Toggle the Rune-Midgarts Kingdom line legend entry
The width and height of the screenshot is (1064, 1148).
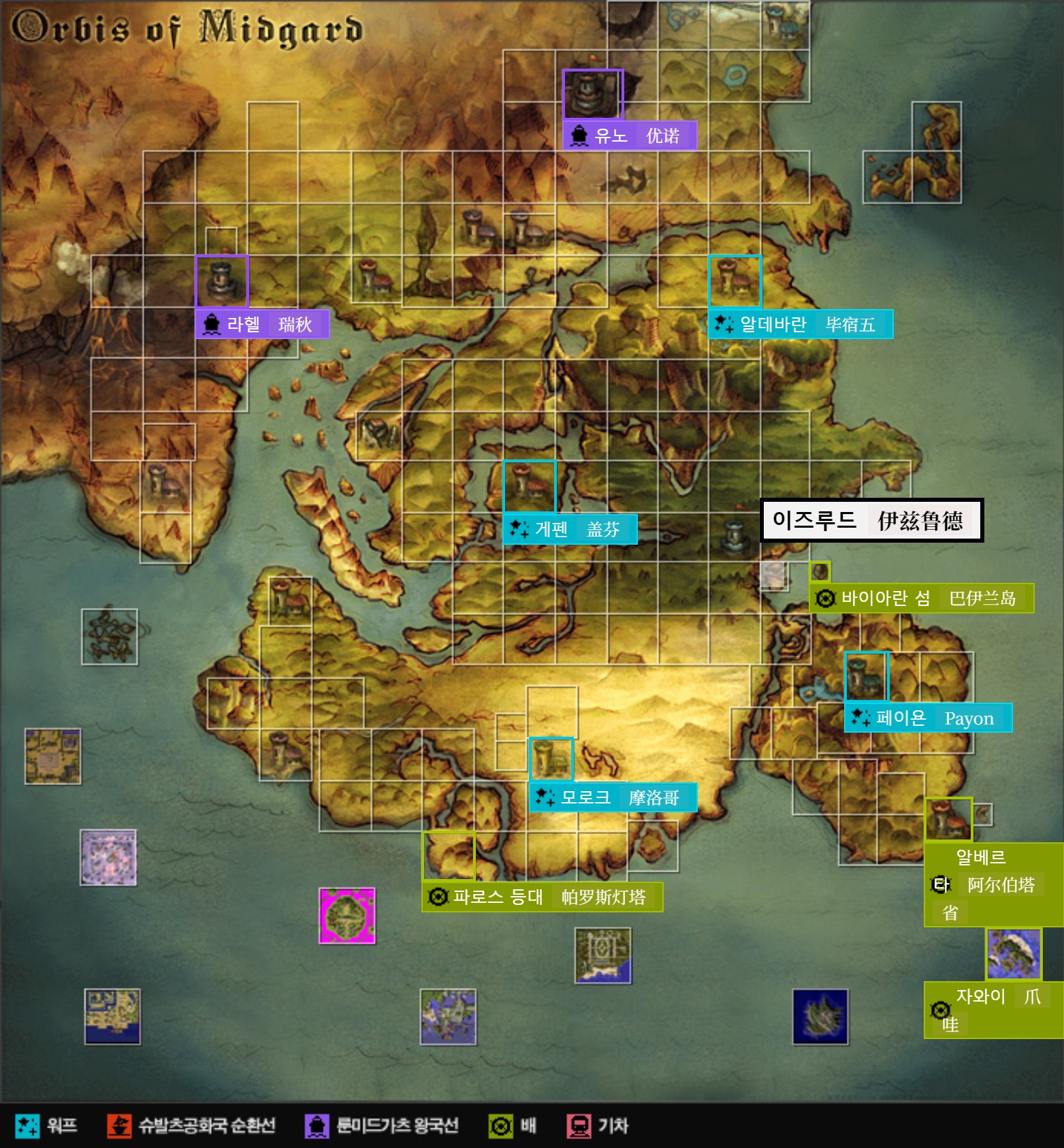coord(382,1126)
